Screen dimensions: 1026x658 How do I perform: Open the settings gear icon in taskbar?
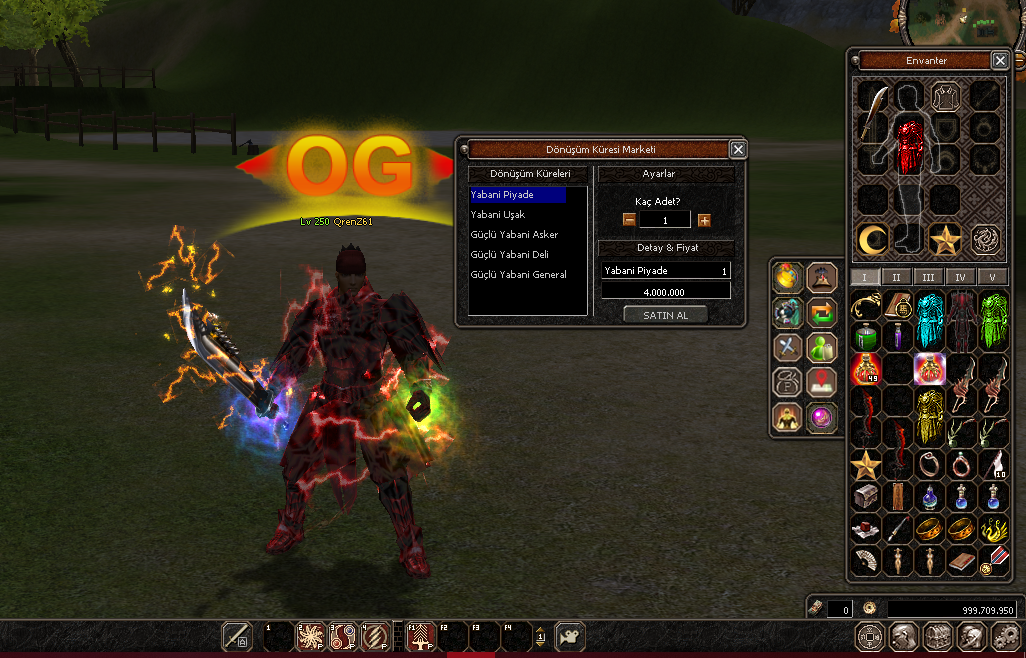tap(1003, 636)
